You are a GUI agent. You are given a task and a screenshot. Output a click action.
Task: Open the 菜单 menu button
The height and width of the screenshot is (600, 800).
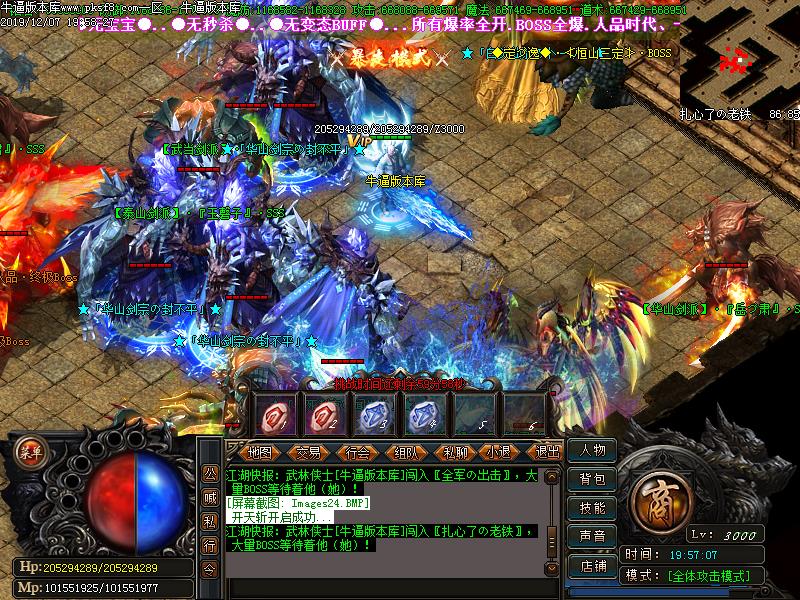[33, 450]
